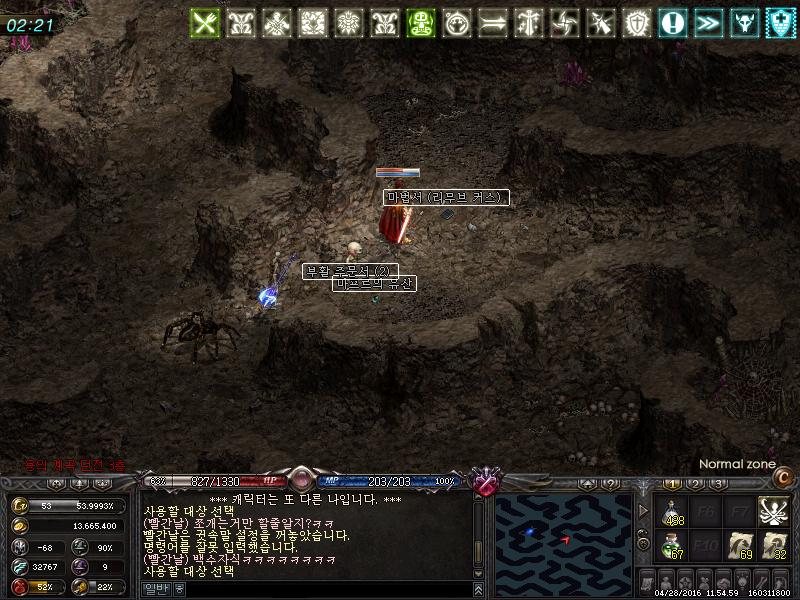Use the green potion with 67 count

tap(674, 545)
